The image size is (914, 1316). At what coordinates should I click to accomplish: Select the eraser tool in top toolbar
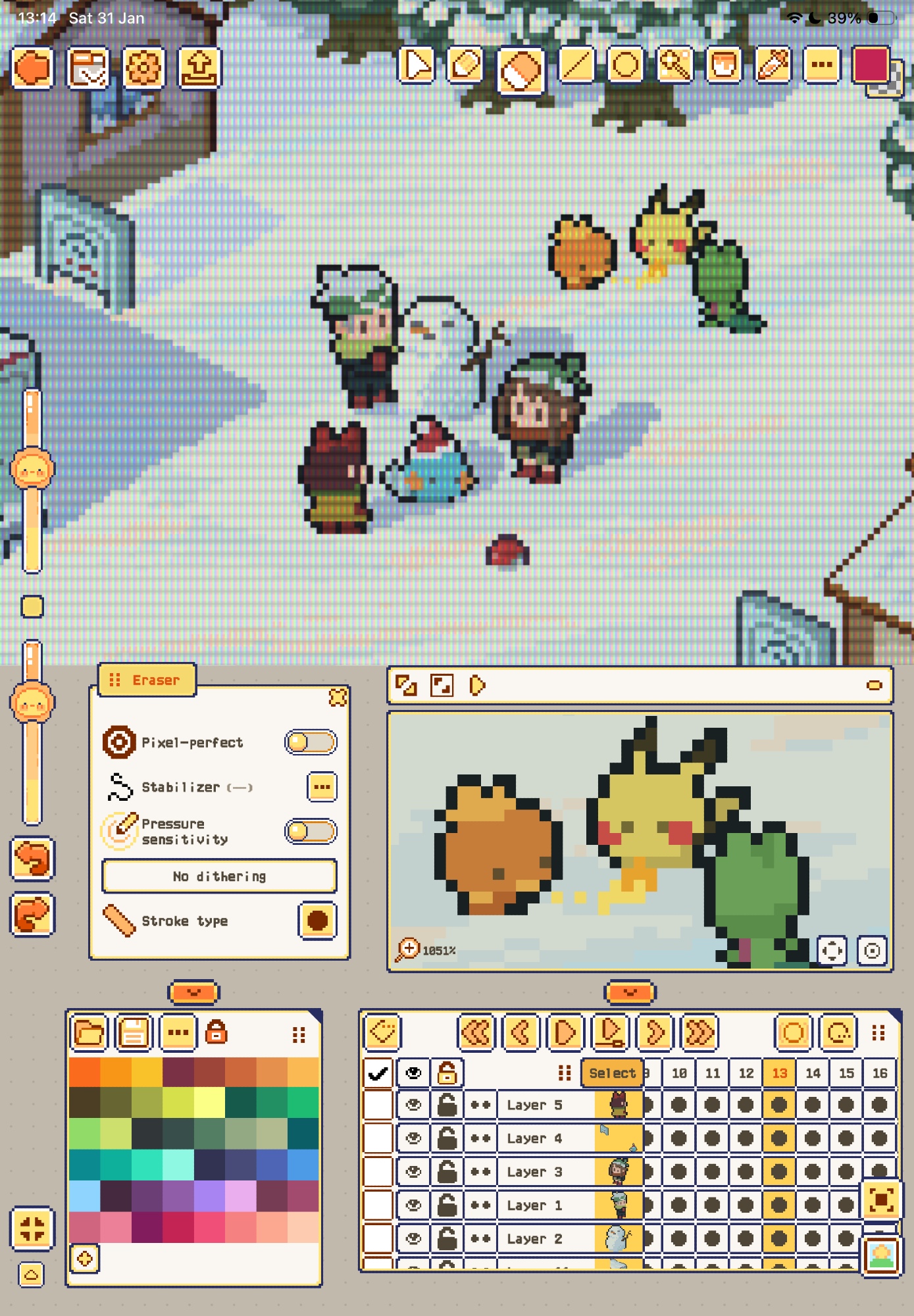pos(520,69)
